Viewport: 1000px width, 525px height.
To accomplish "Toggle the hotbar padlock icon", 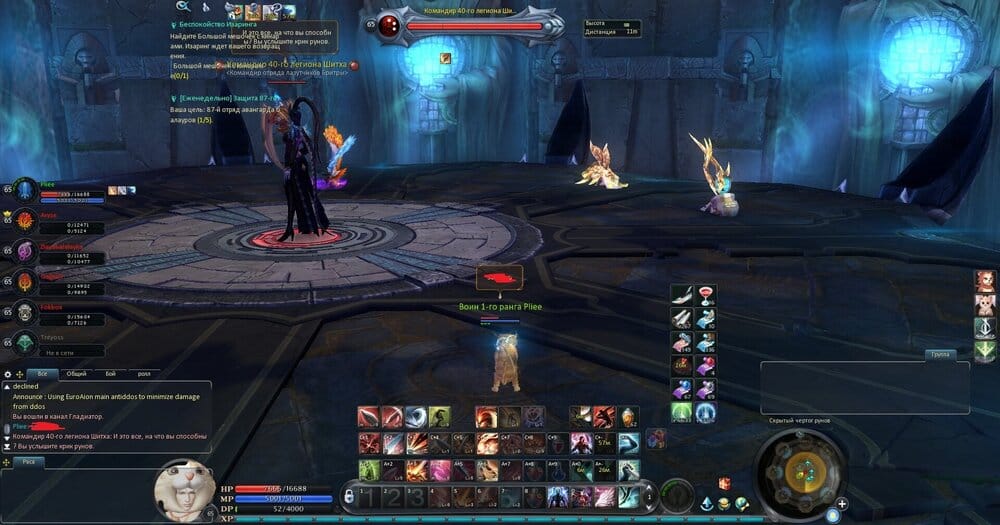I will click(348, 494).
